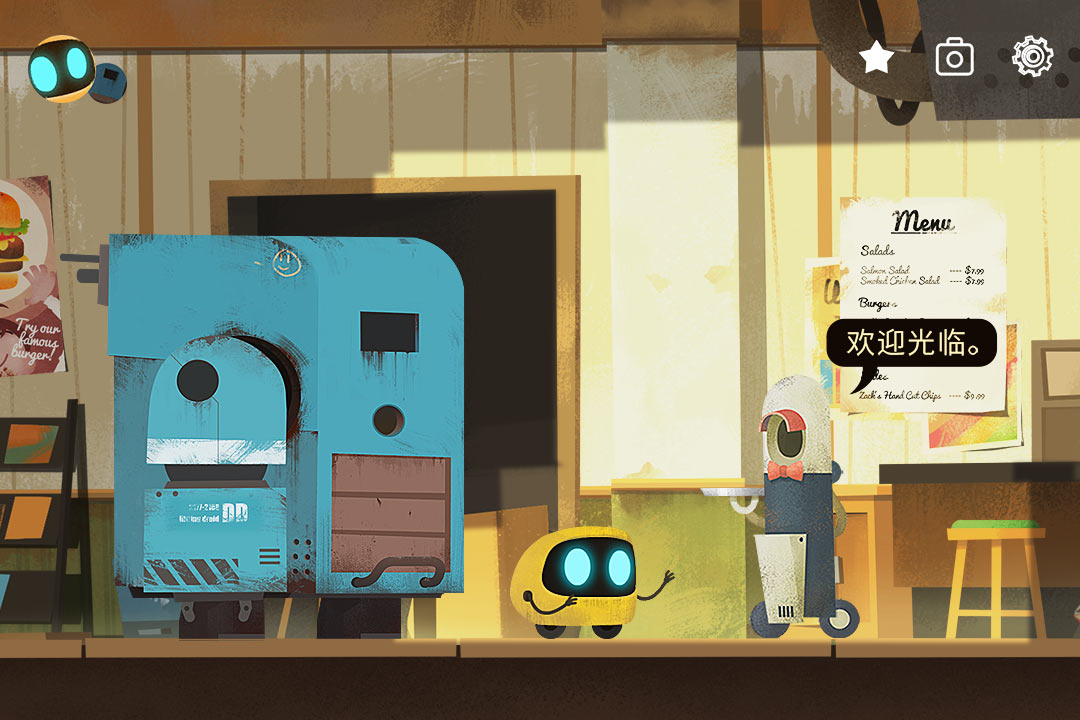Open the star favorites icon
The width and height of the screenshot is (1080, 720).
(x=877, y=58)
